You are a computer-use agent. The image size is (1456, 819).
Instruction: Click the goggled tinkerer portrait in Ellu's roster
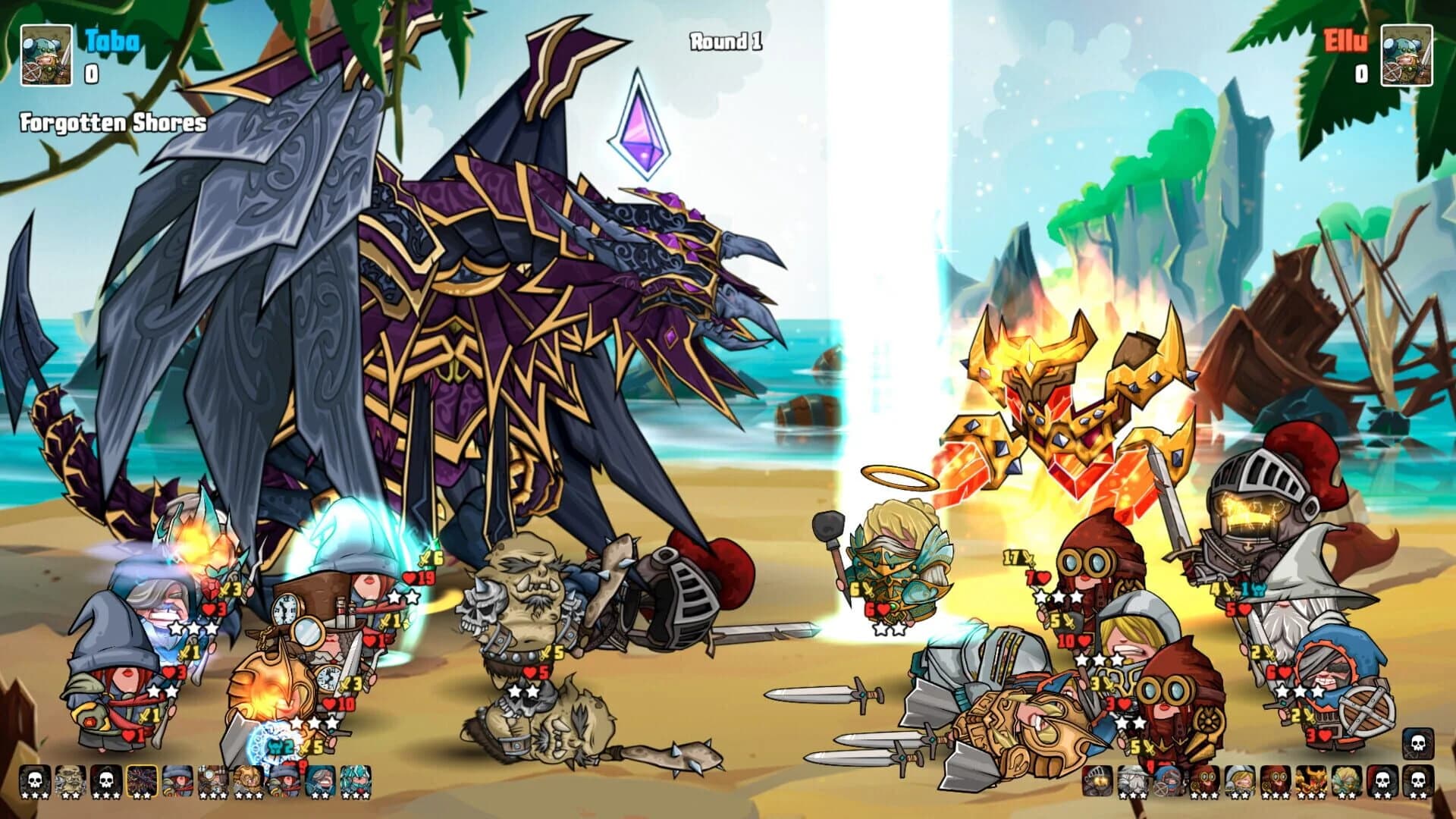pyautogui.click(x=1203, y=782)
